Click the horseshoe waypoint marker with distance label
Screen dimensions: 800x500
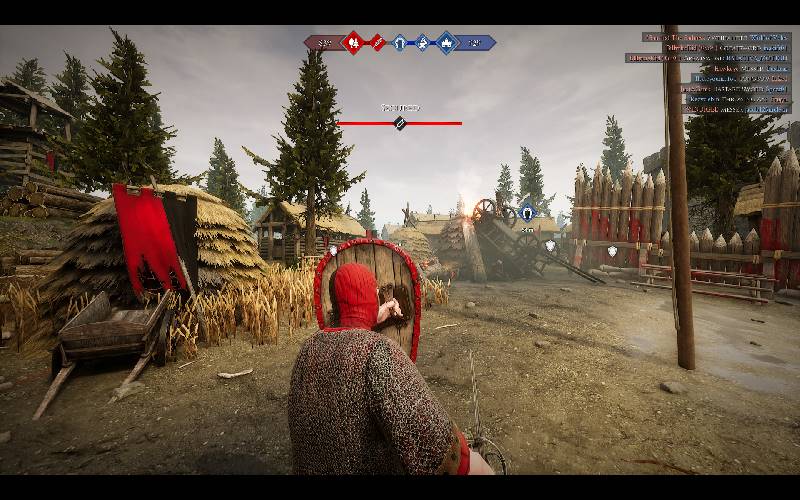tap(527, 212)
